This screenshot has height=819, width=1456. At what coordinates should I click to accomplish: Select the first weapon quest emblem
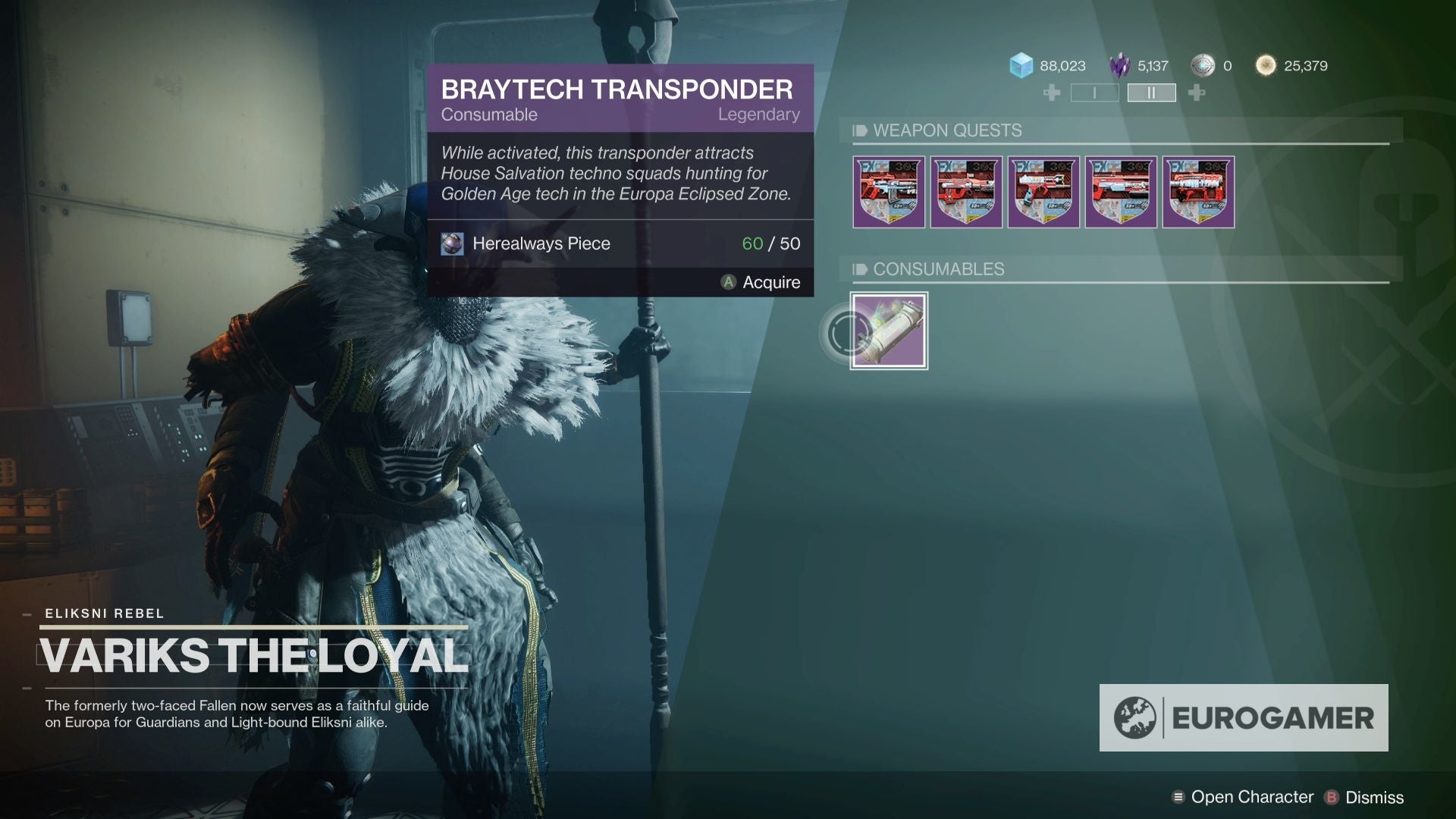click(889, 192)
